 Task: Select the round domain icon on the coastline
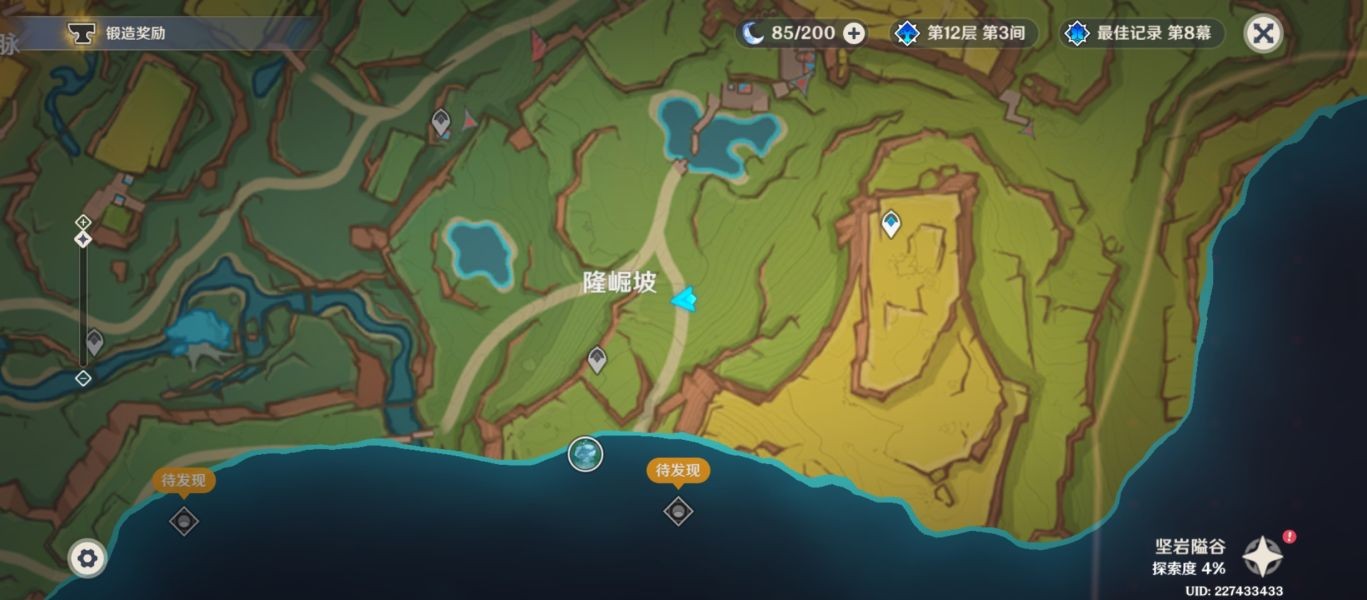(x=585, y=454)
